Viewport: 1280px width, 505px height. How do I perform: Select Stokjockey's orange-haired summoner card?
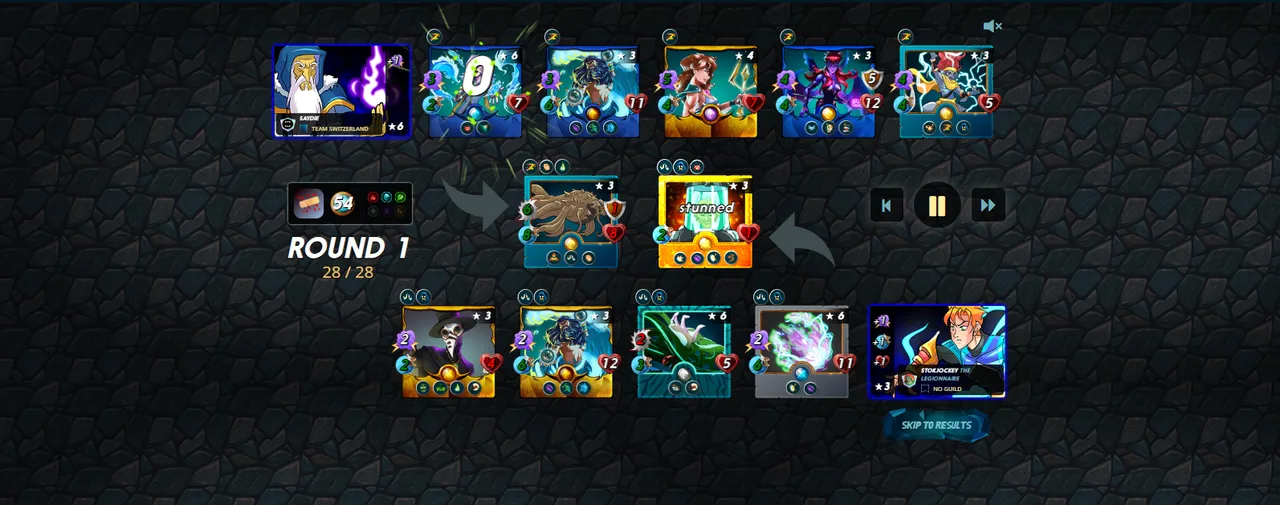937,352
